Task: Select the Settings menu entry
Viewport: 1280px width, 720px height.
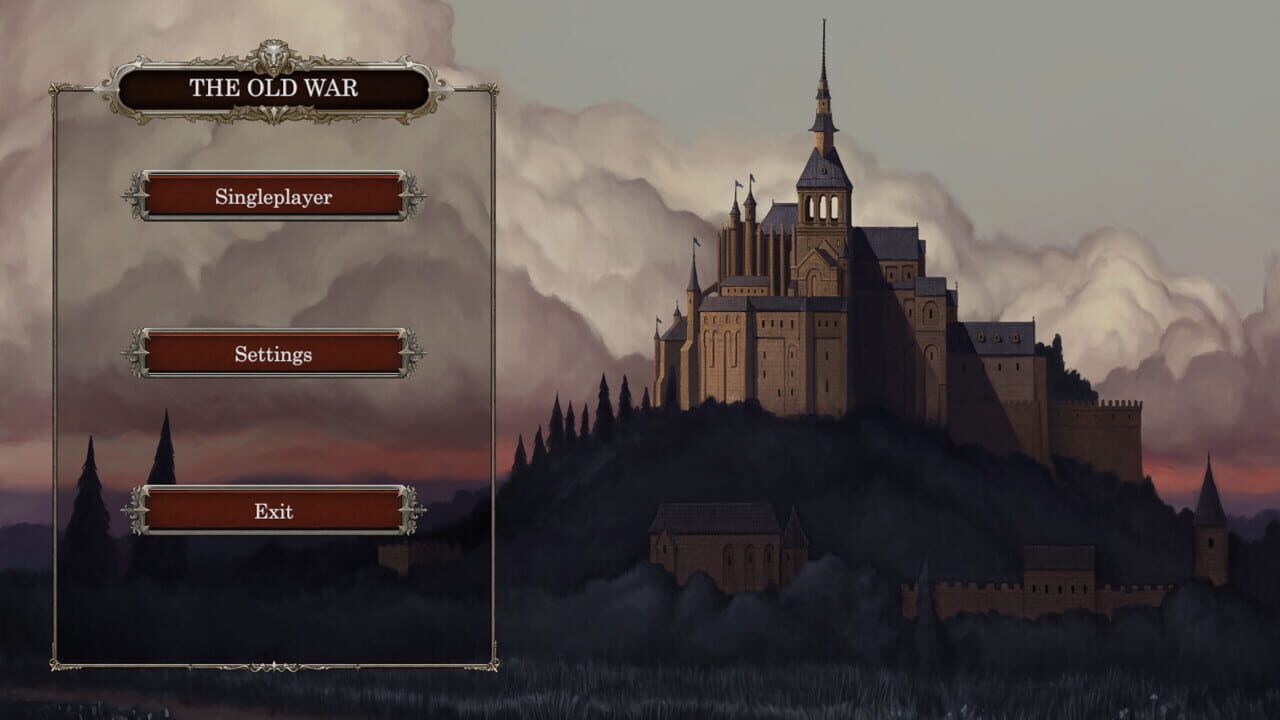Action: [271, 354]
